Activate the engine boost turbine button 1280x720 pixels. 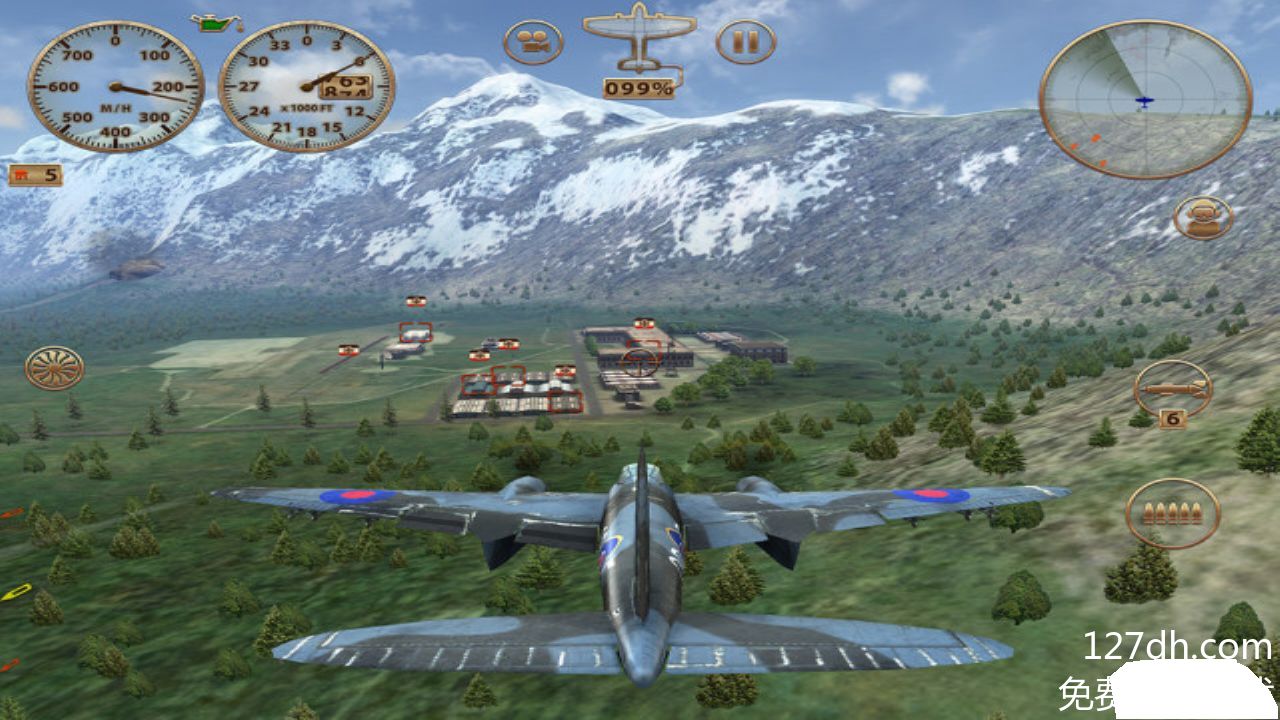click(54, 368)
